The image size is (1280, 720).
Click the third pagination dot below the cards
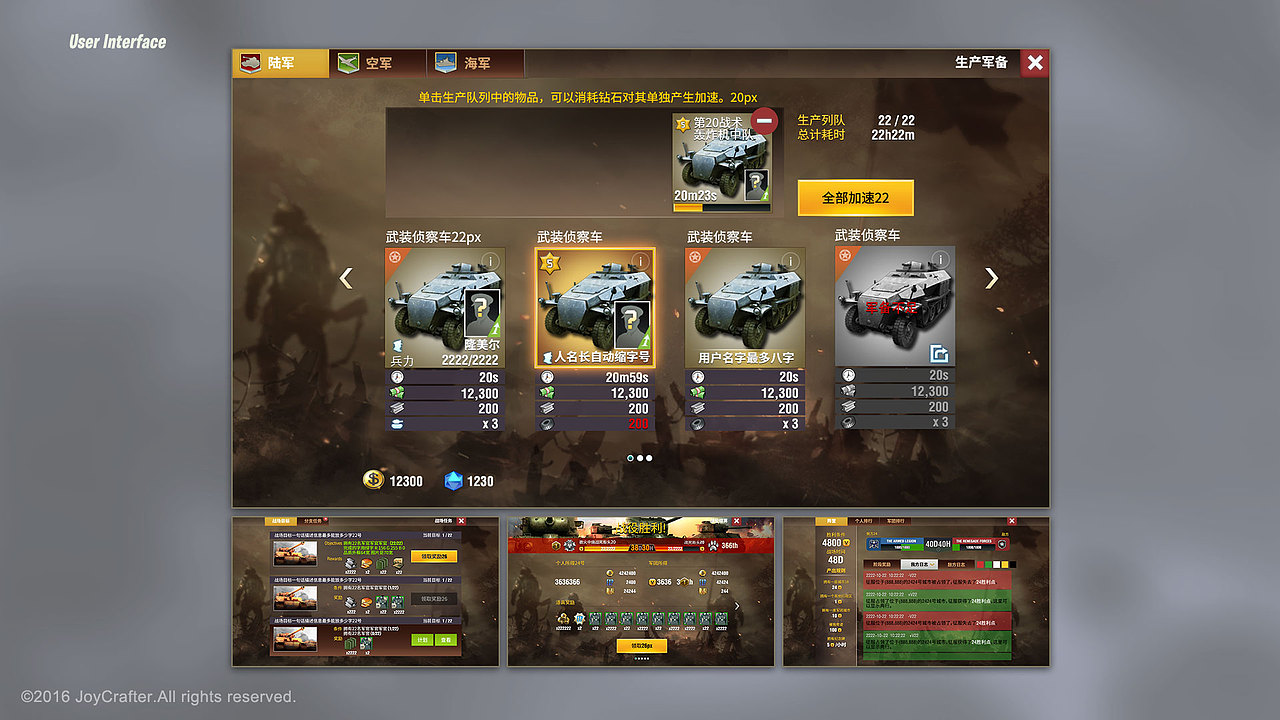[x=647, y=458]
